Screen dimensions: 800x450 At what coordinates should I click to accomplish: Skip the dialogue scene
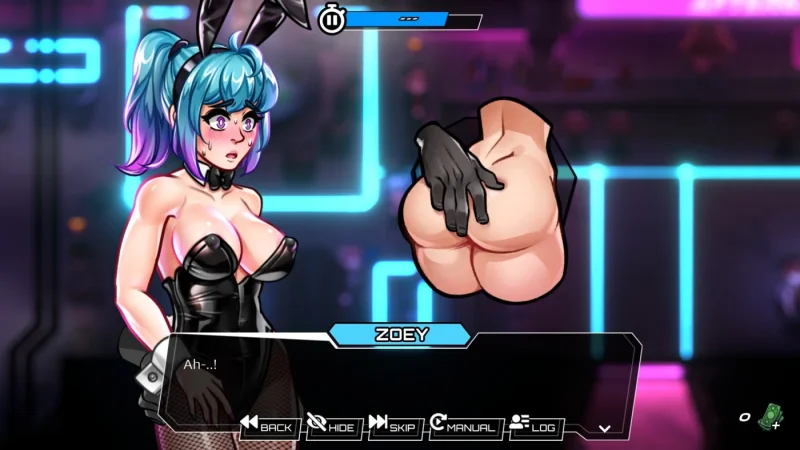(x=392, y=427)
